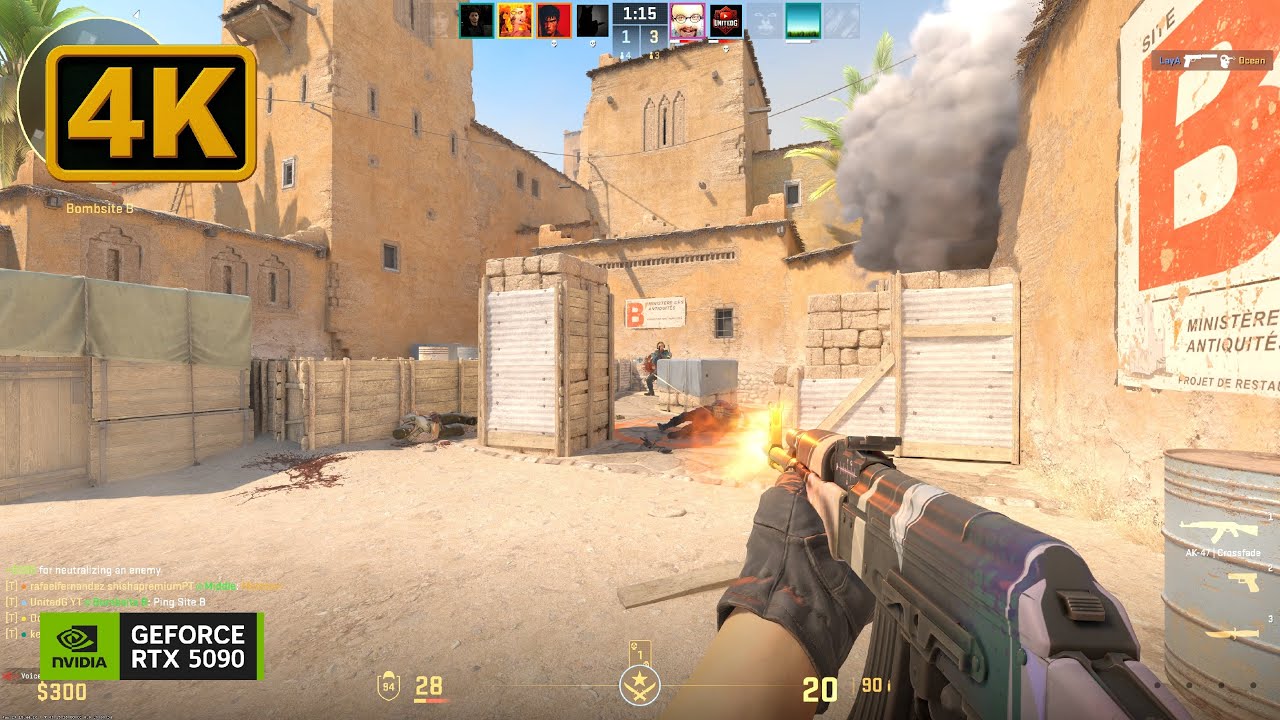The image size is (1280, 720).
Task: Click the UnitedG YT player name link
Action: click(x=55, y=602)
